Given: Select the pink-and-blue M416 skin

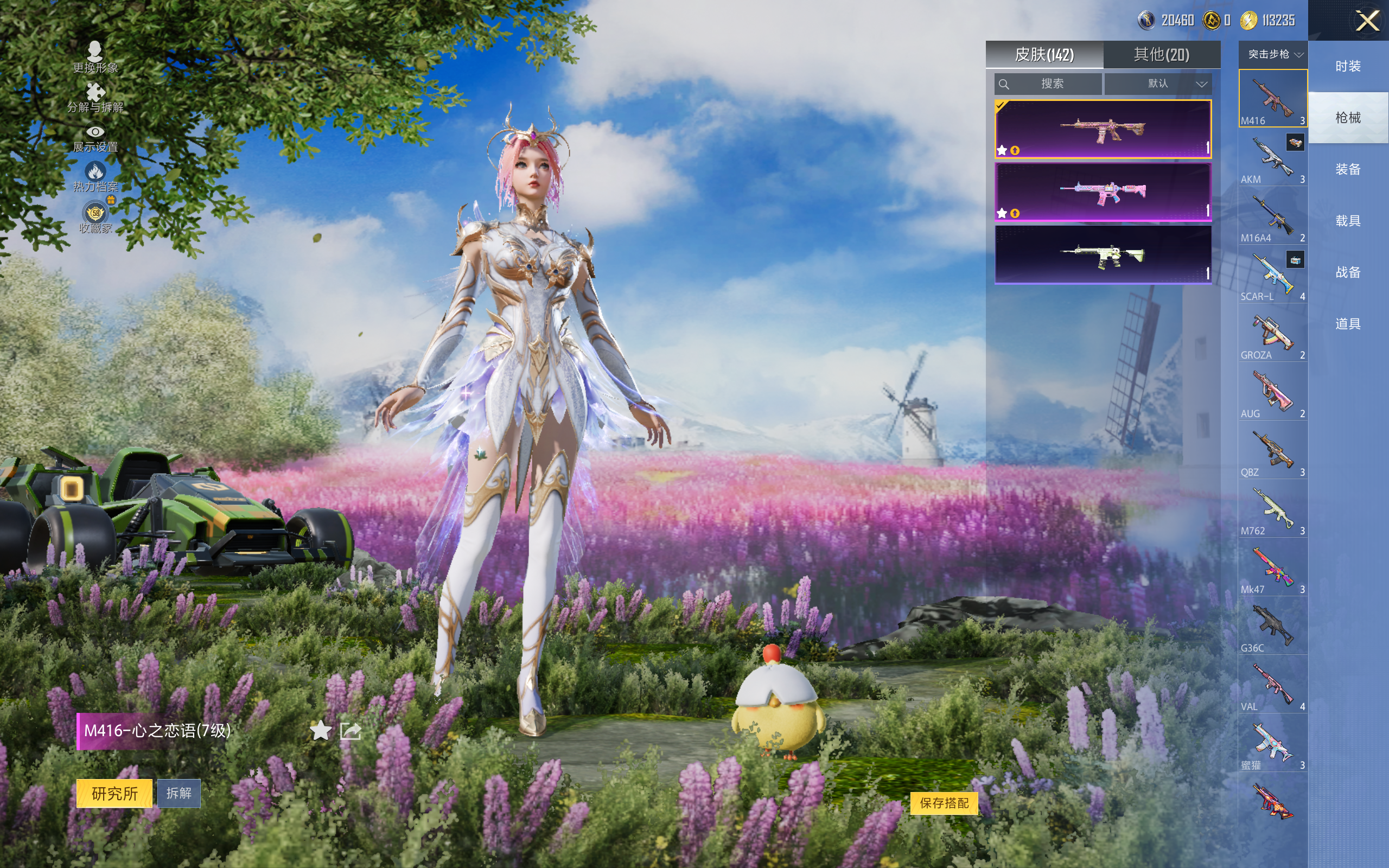Looking at the screenshot, I should (x=1103, y=192).
